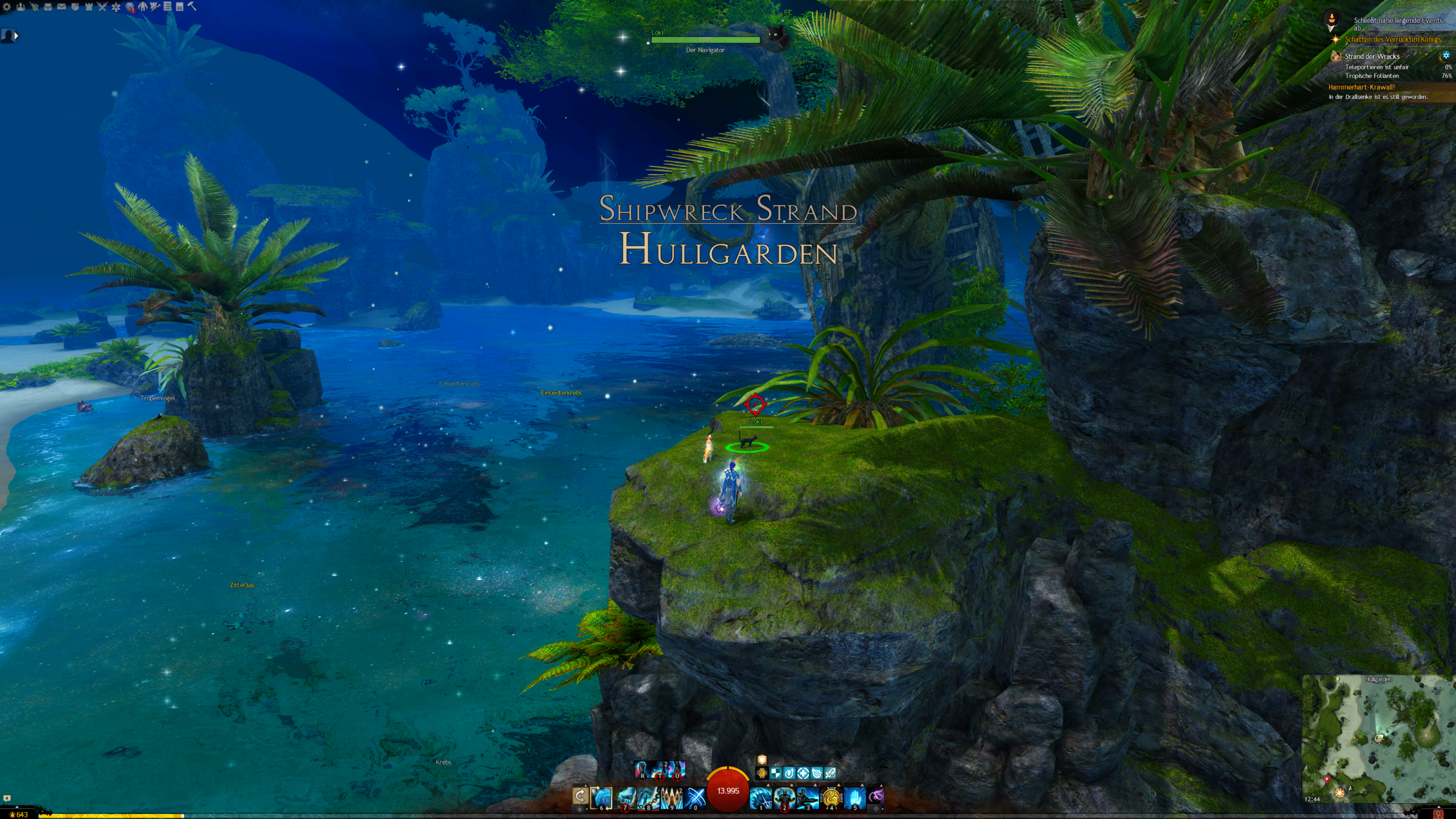1456x819 pixels.
Task: Select the Strand der Wracks tracker entry
Action: [x=1371, y=56]
